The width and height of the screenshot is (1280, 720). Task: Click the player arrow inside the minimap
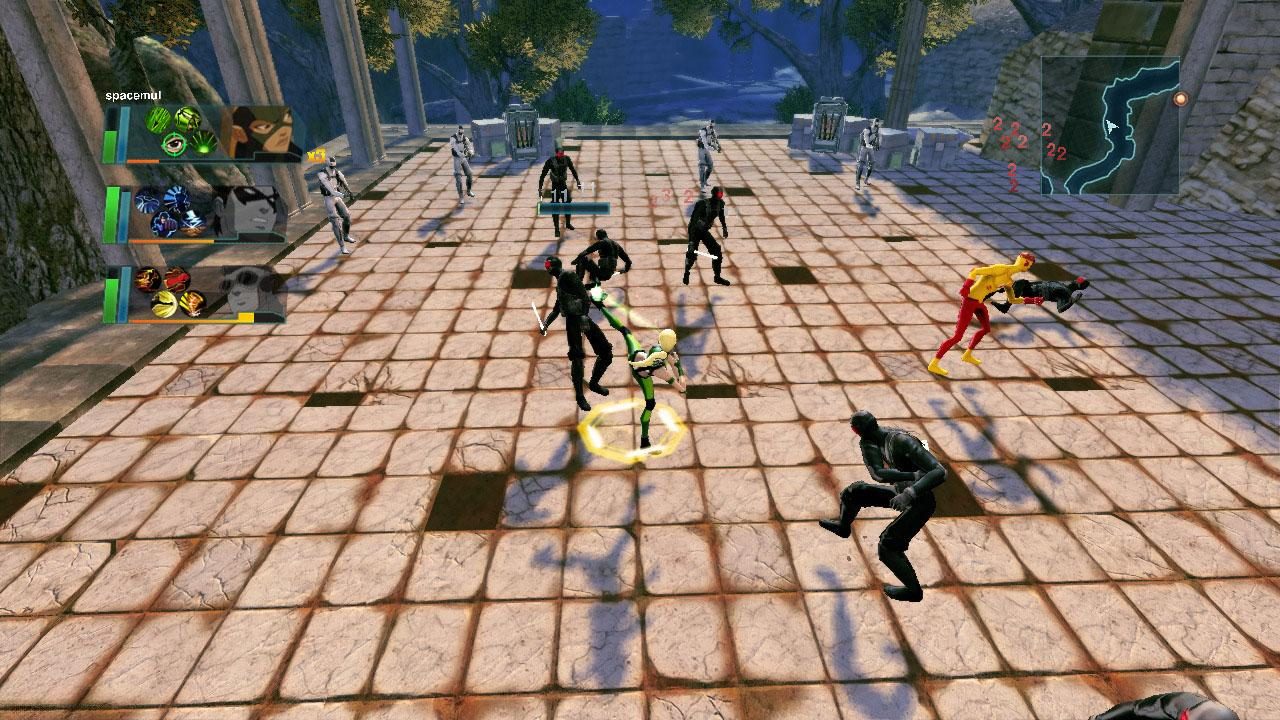coord(1110,128)
